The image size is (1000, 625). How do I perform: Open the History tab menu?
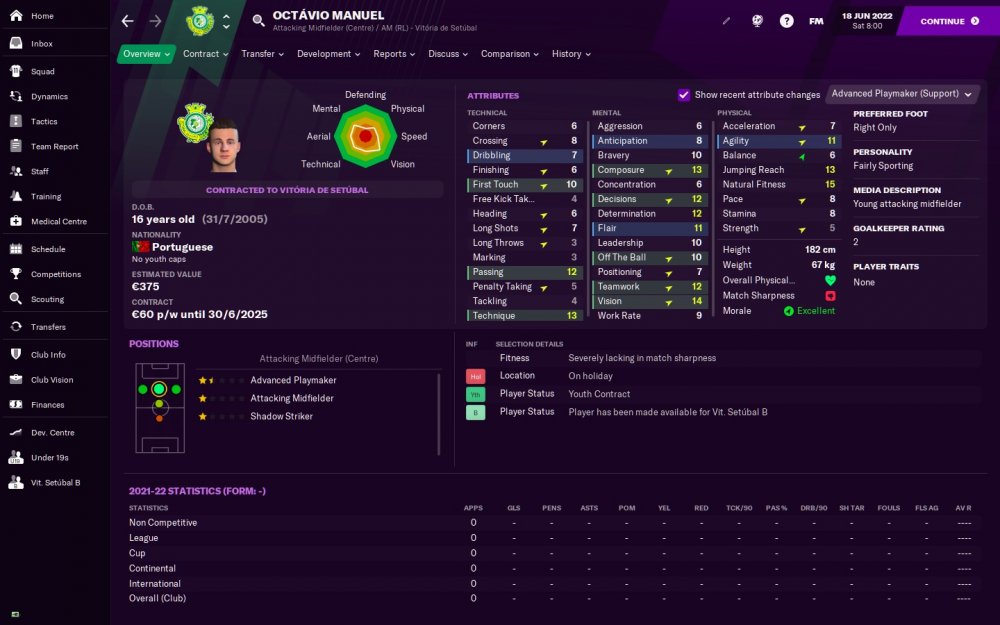[571, 54]
